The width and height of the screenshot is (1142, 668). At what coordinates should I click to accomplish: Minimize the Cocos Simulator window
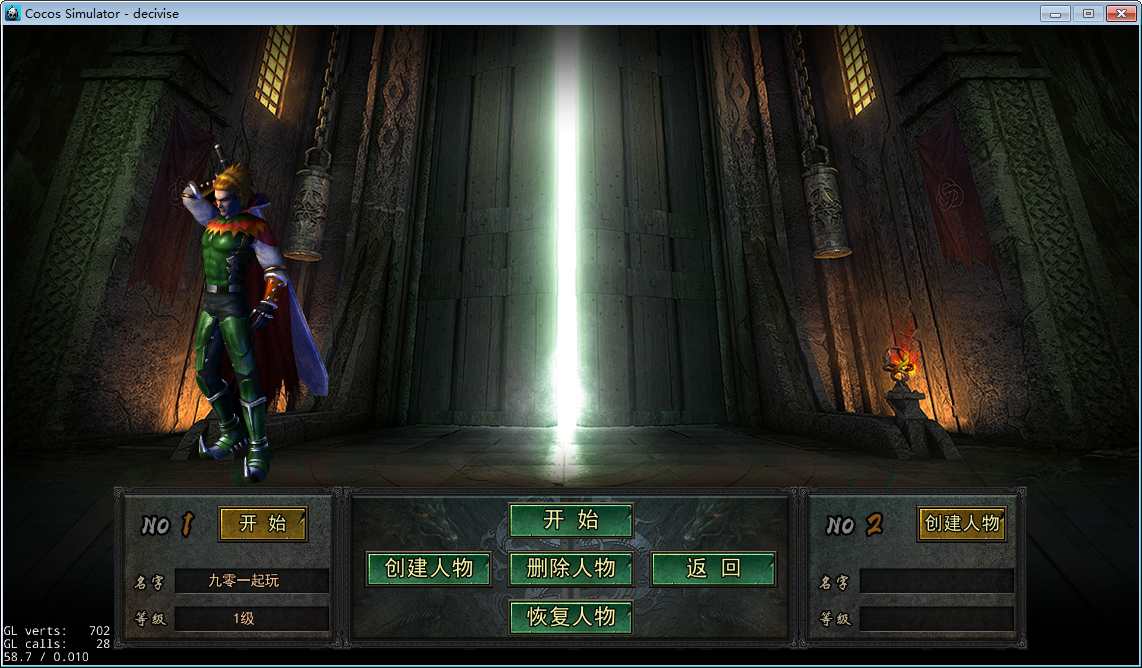coord(1055,13)
